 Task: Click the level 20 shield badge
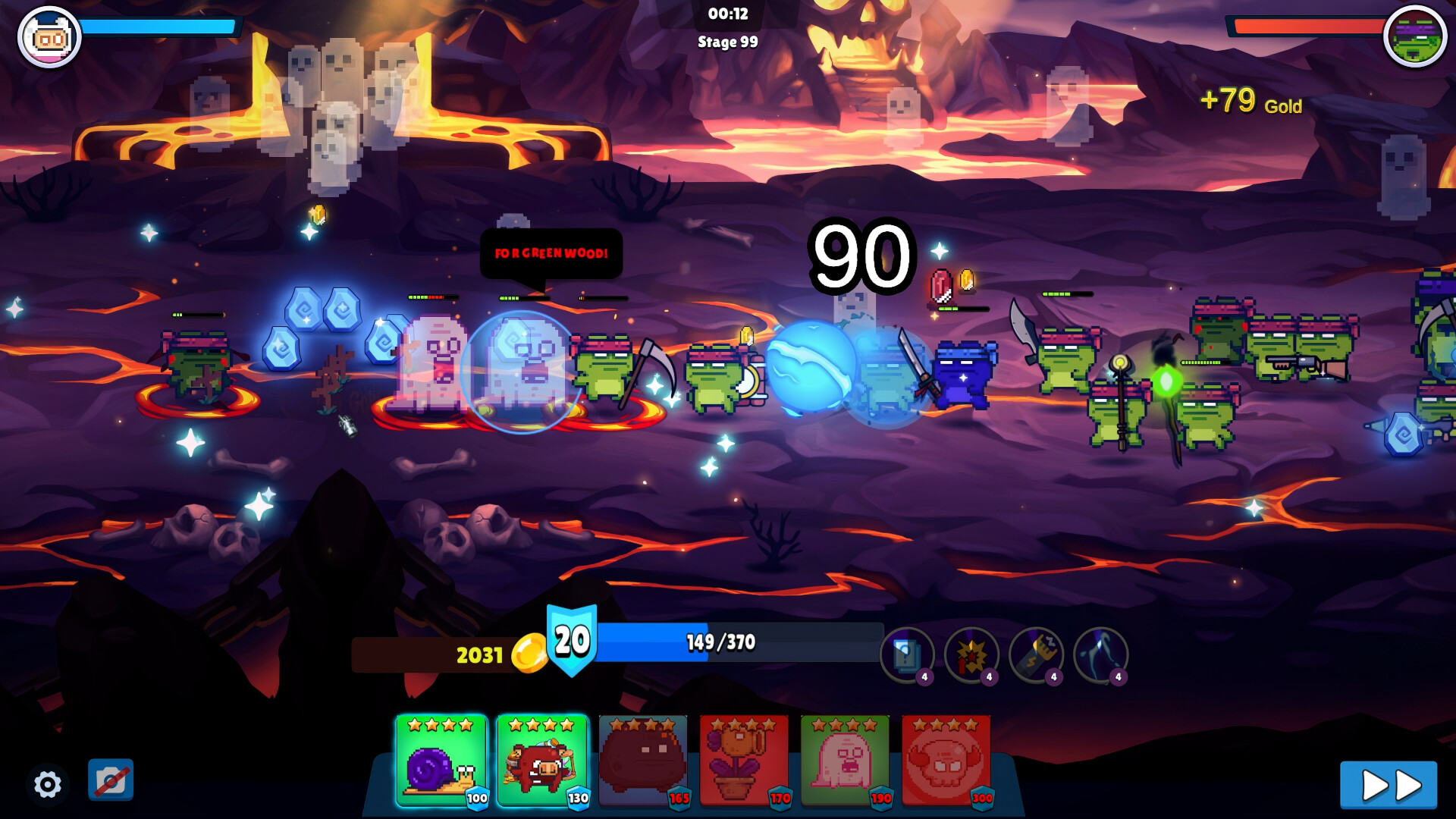(x=572, y=640)
